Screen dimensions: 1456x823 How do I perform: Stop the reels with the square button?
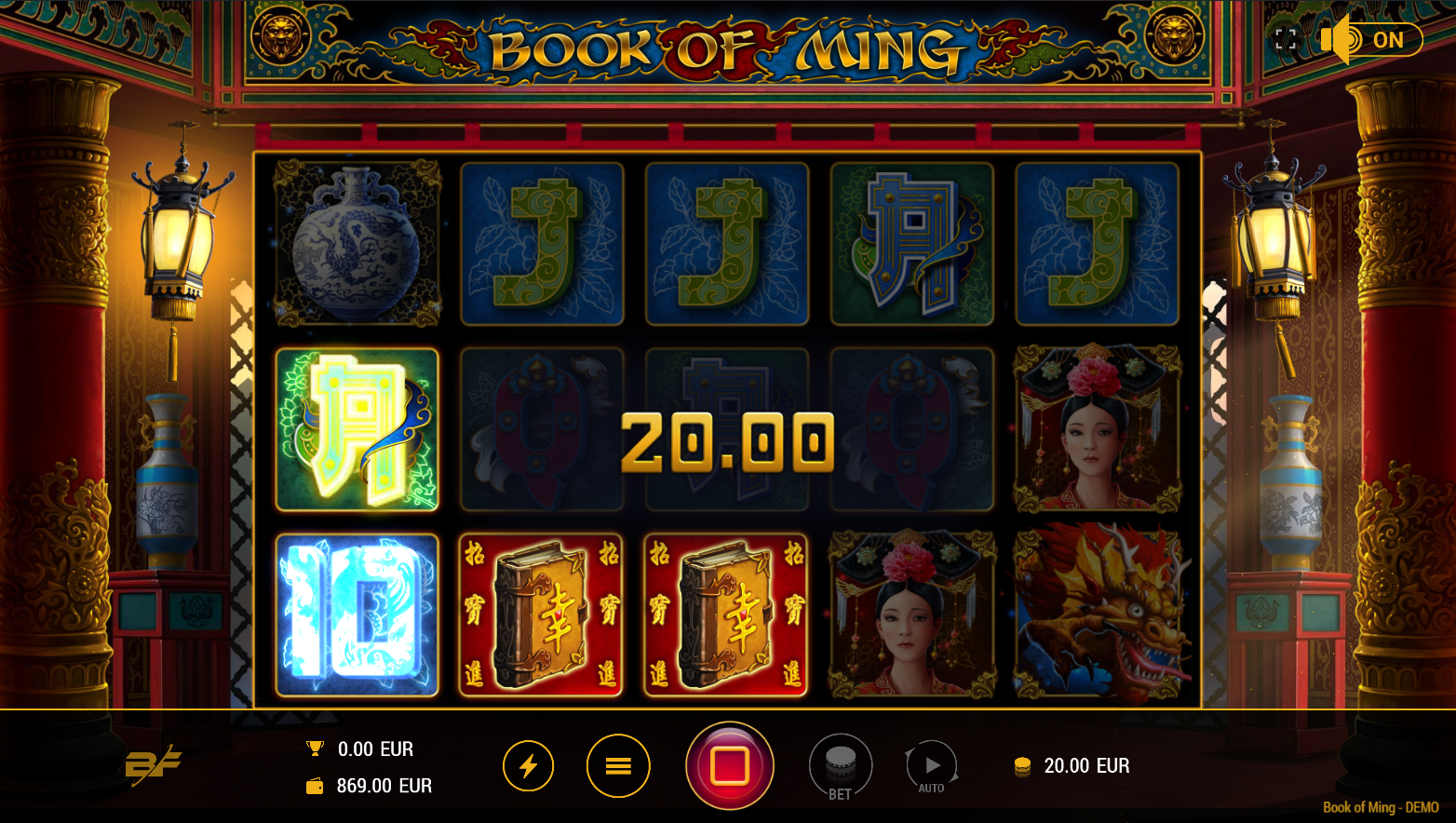pyautogui.click(x=730, y=763)
